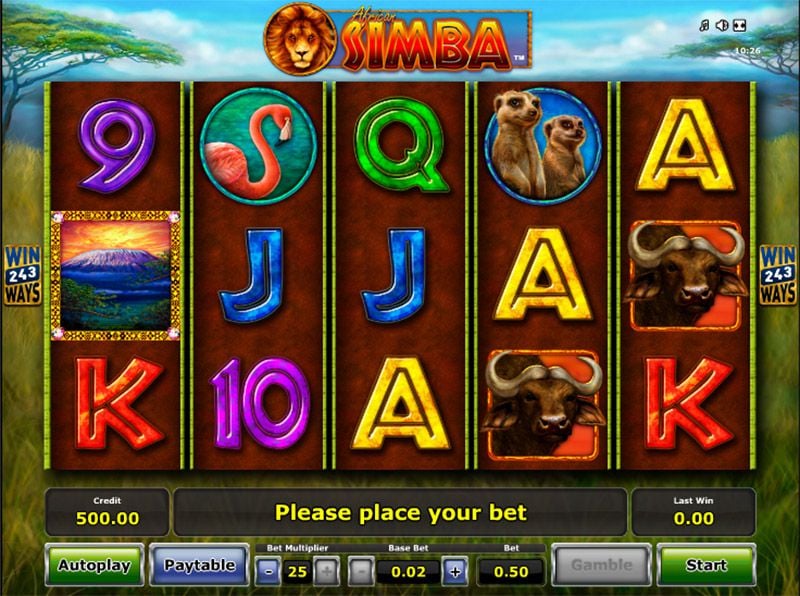Viewport: 800px width, 596px height.
Task: Show the Paytable
Action: (199, 566)
